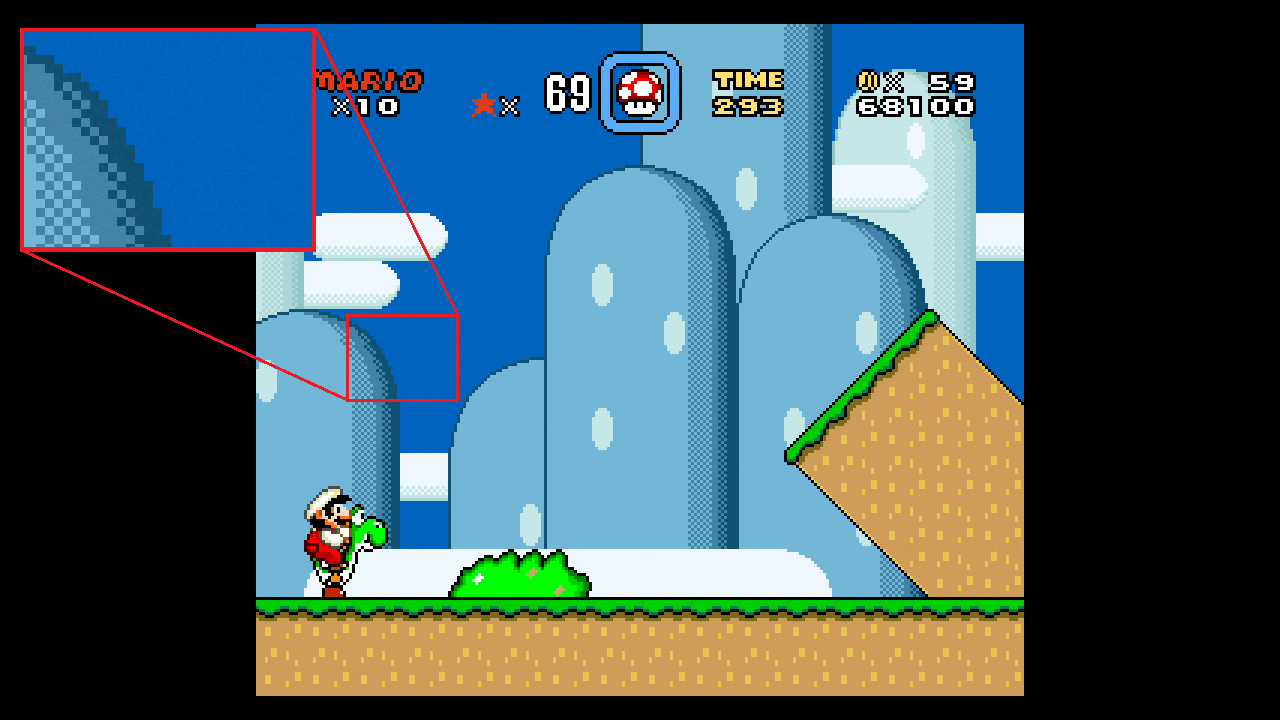Click caped Mario riding Yoshi
The image size is (1280, 720).
325,520
